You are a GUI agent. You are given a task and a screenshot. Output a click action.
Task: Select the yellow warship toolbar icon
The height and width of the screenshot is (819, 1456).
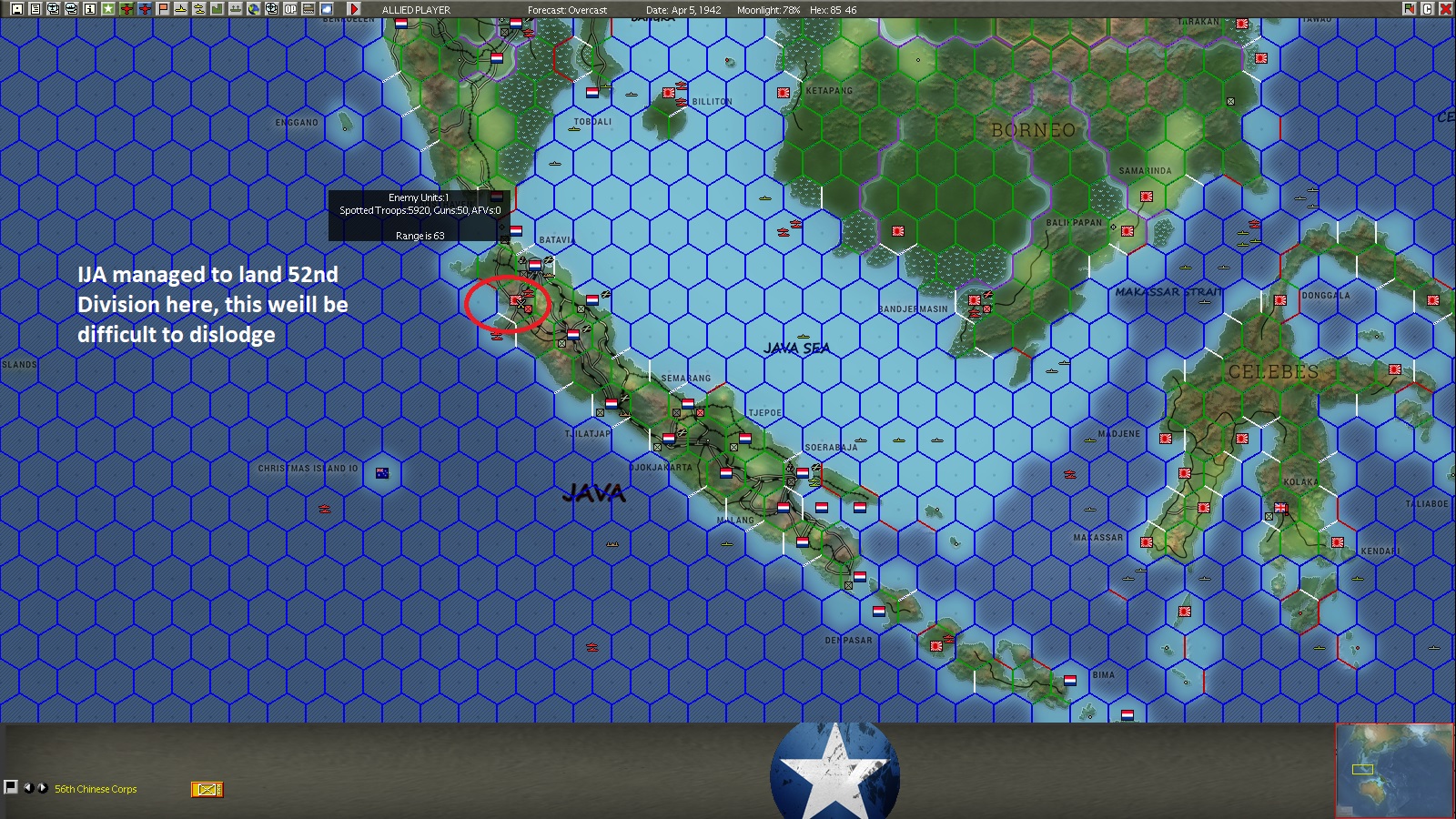coord(180,9)
